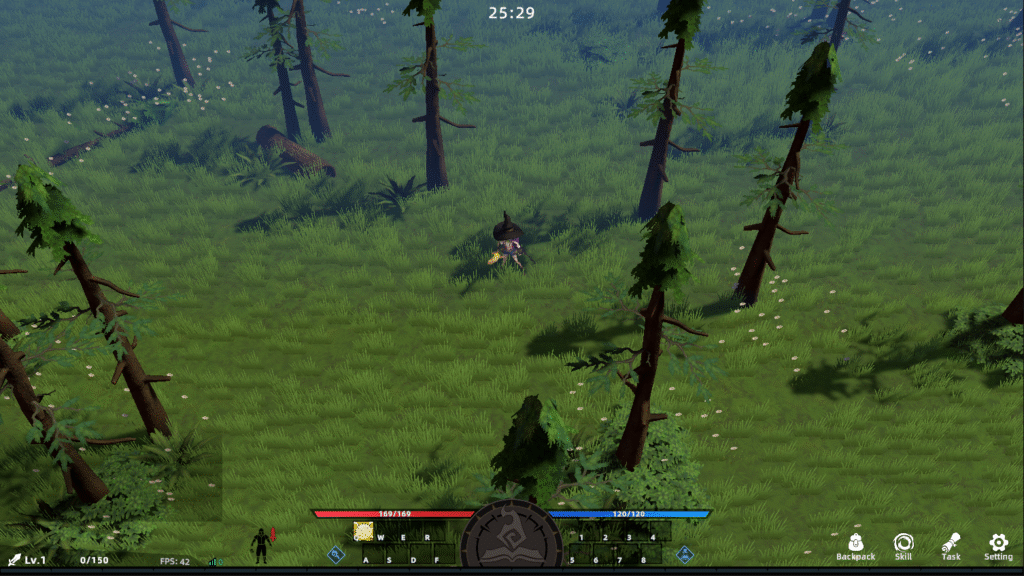This screenshot has width=1024, height=576.
Task: Open the Setting gear menu
Action: click(998, 544)
